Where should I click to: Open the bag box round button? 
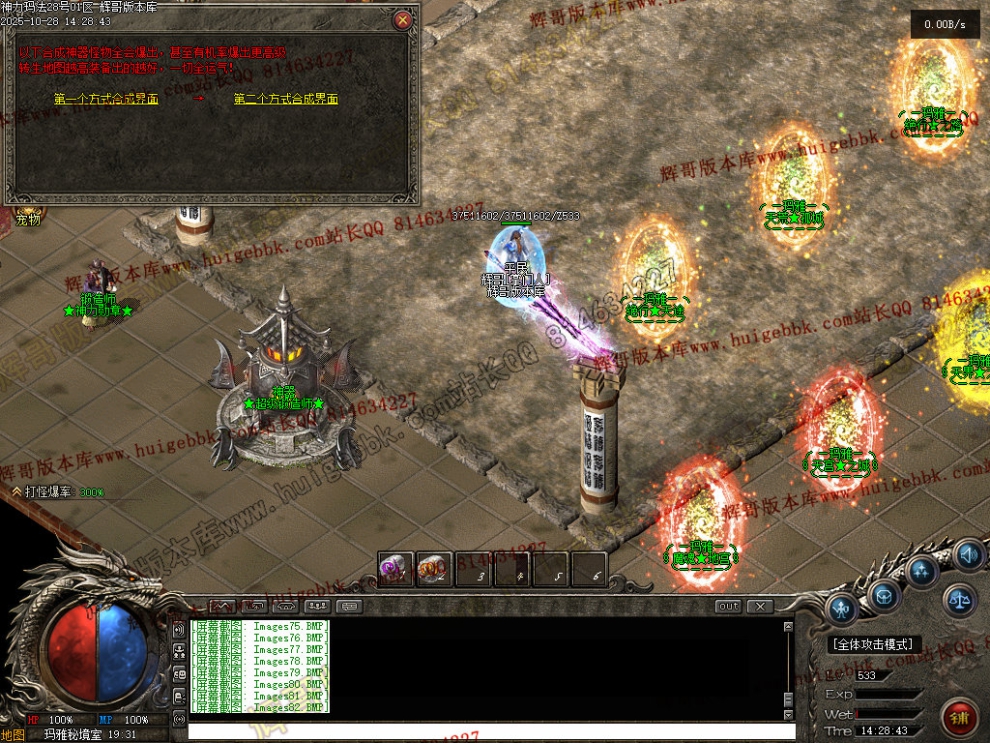[x=883, y=597]
